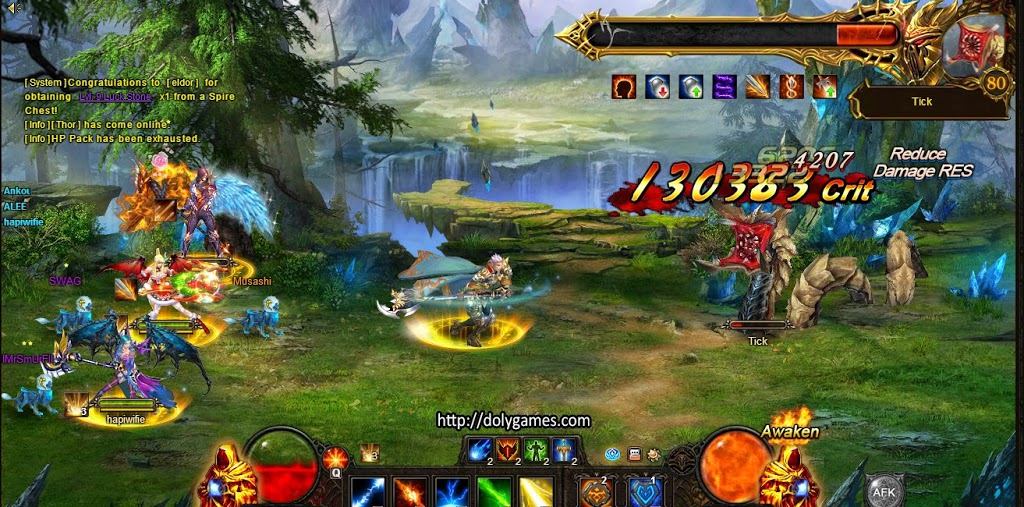Use the green beam skill
1024x507 pixels.
[x=494, y=493]
